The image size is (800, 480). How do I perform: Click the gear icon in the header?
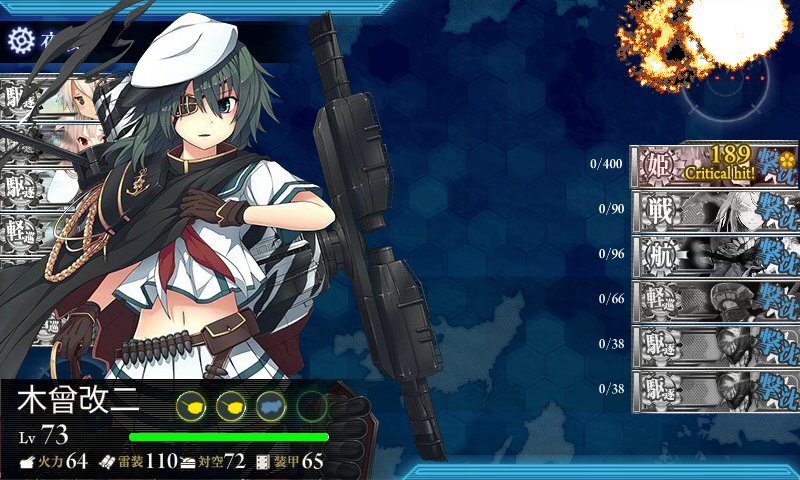point(20,39)
